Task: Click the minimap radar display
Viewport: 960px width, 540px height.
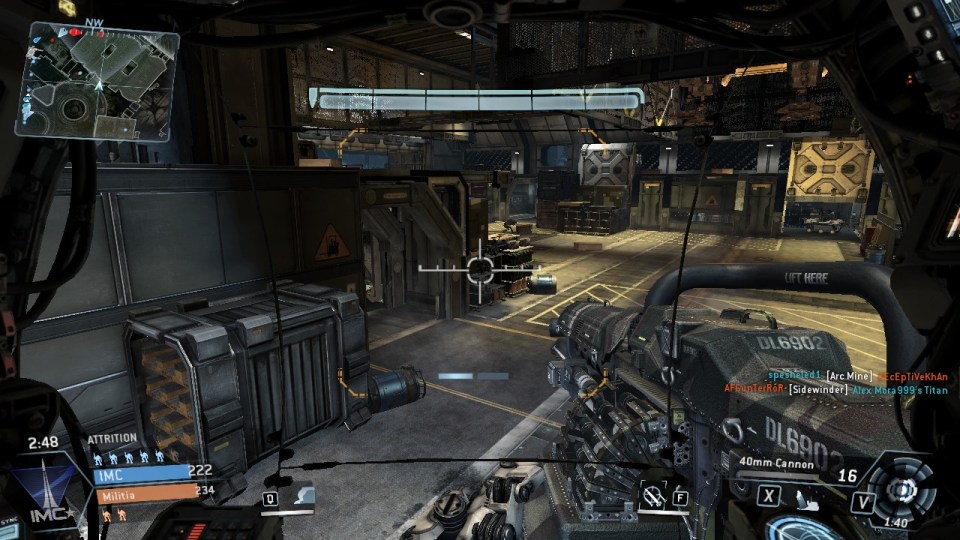Action: (96, 79)
